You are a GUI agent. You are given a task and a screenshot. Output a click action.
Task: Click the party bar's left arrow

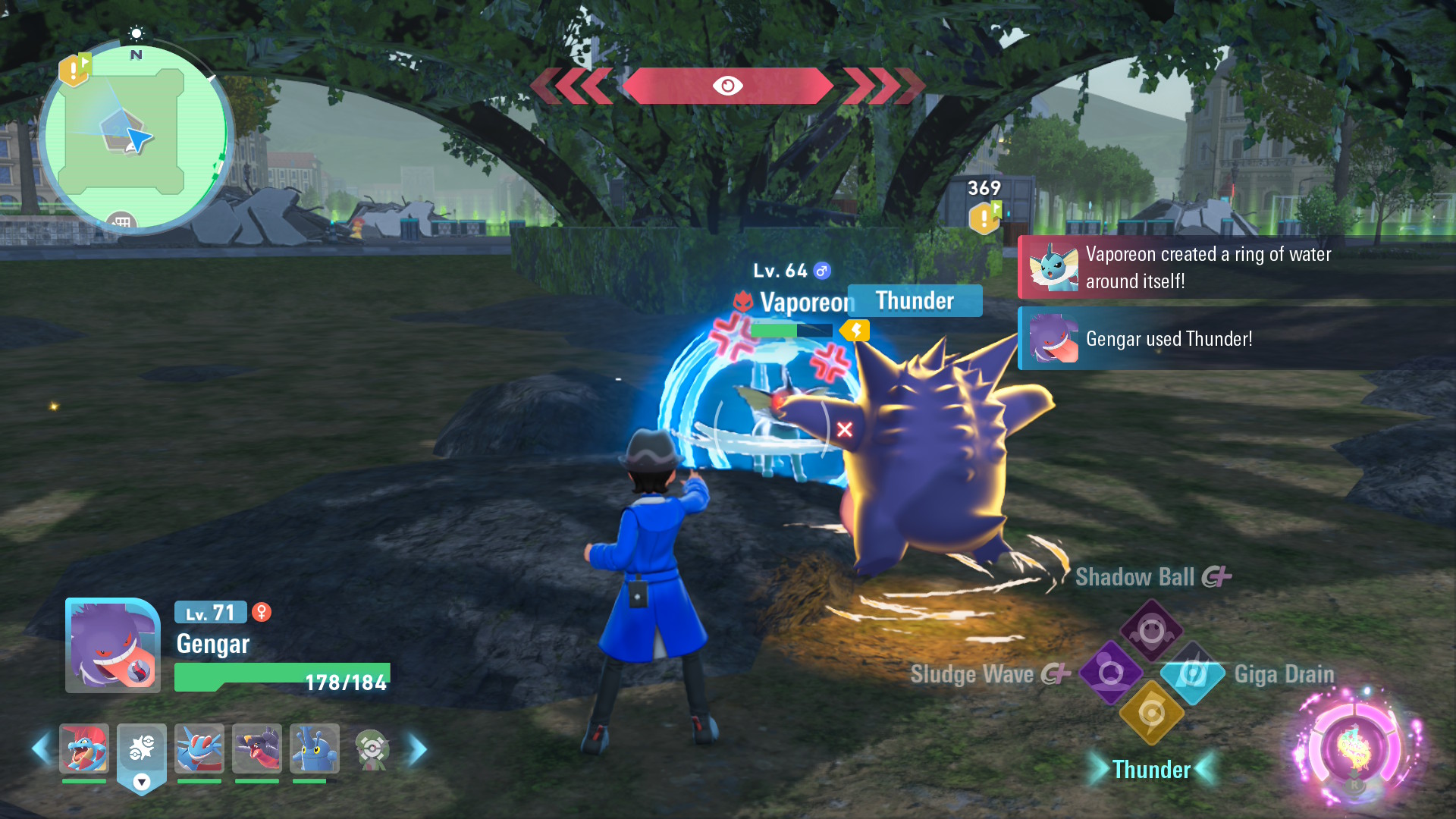[x=41, y=749]
